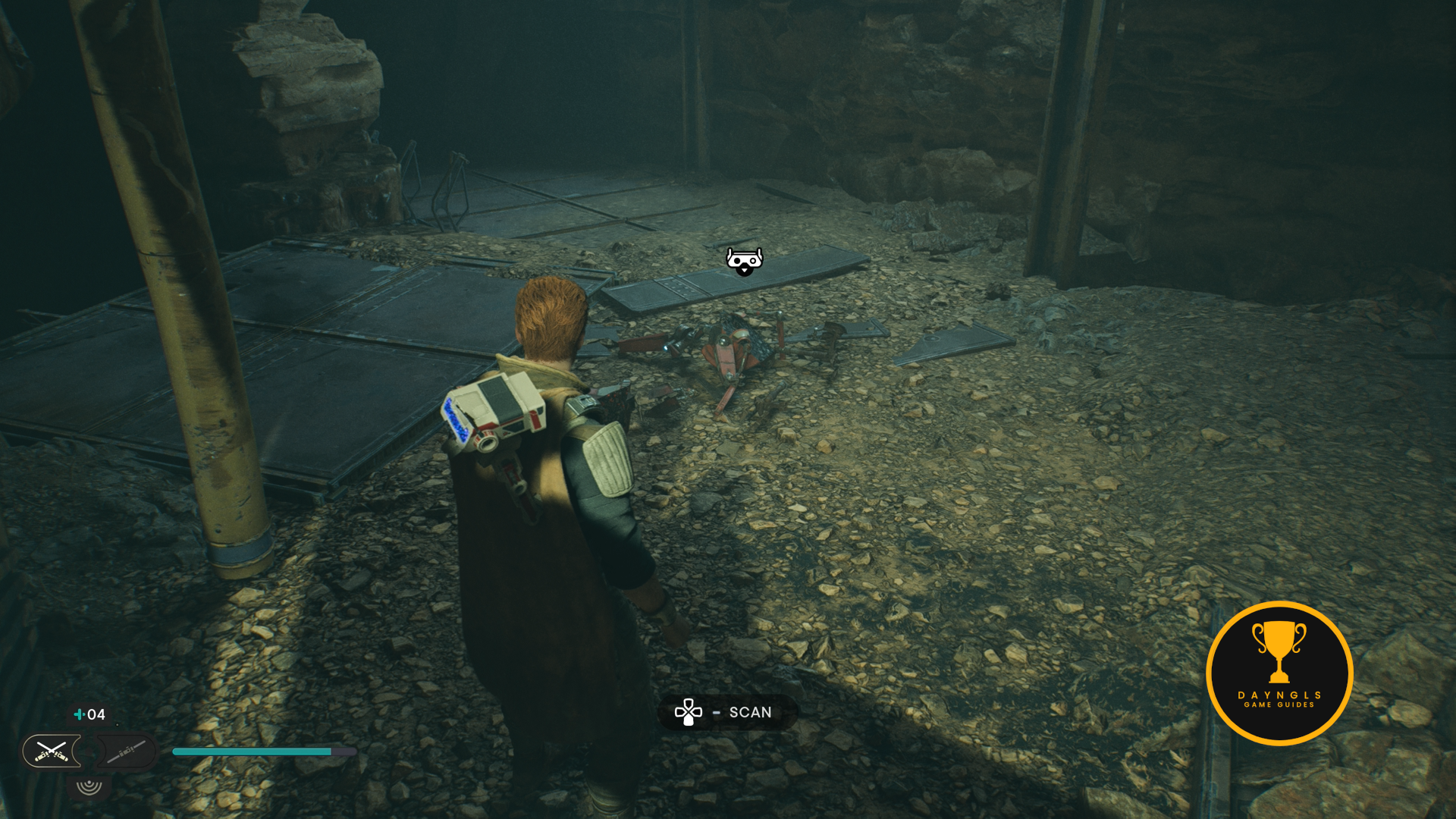Click the BD-1 scan marker icon
This screenshot has height=819, width=1456.
click(x=744, y=261)
